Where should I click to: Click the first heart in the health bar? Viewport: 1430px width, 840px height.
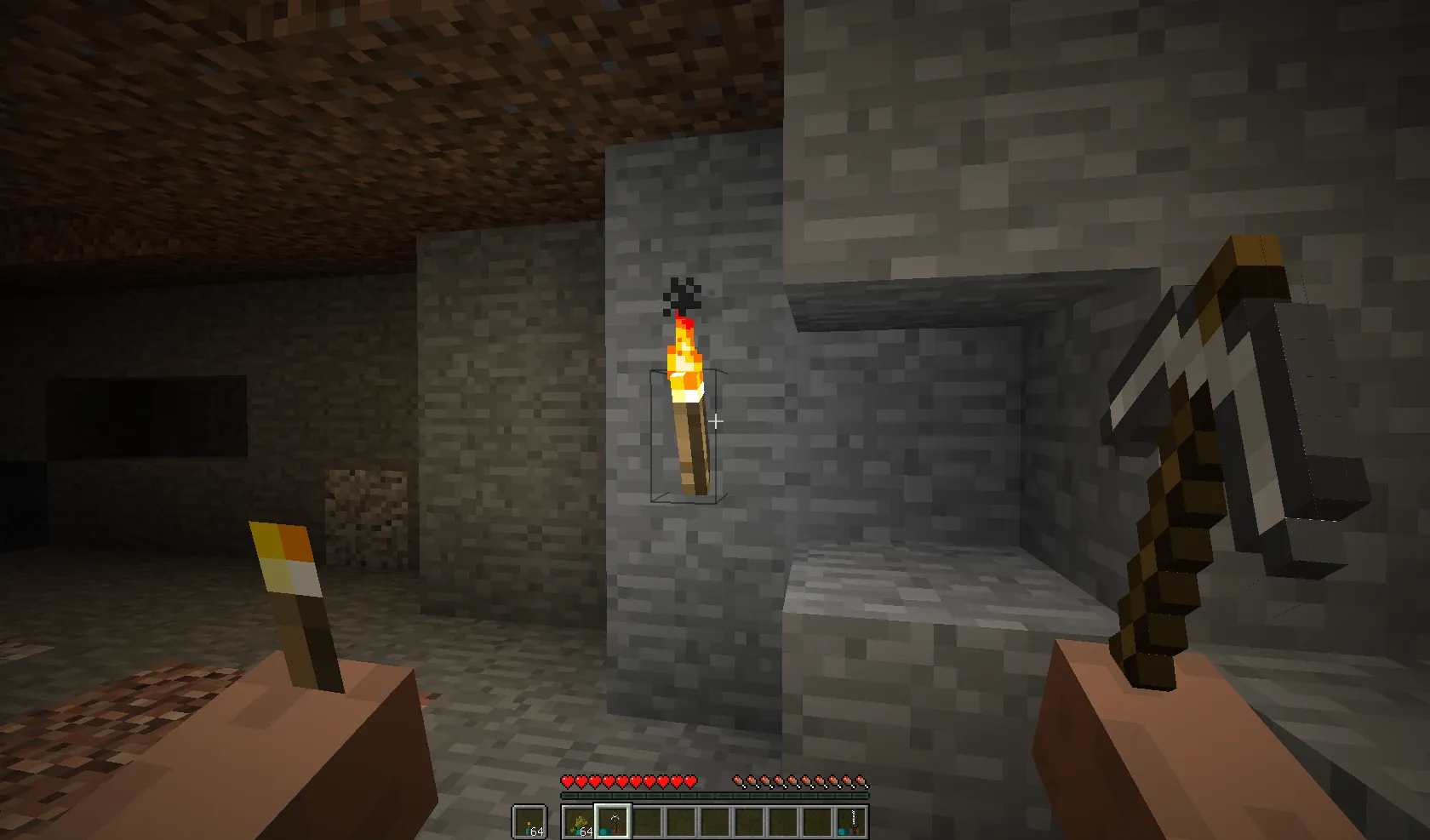[x=566, y=781]
